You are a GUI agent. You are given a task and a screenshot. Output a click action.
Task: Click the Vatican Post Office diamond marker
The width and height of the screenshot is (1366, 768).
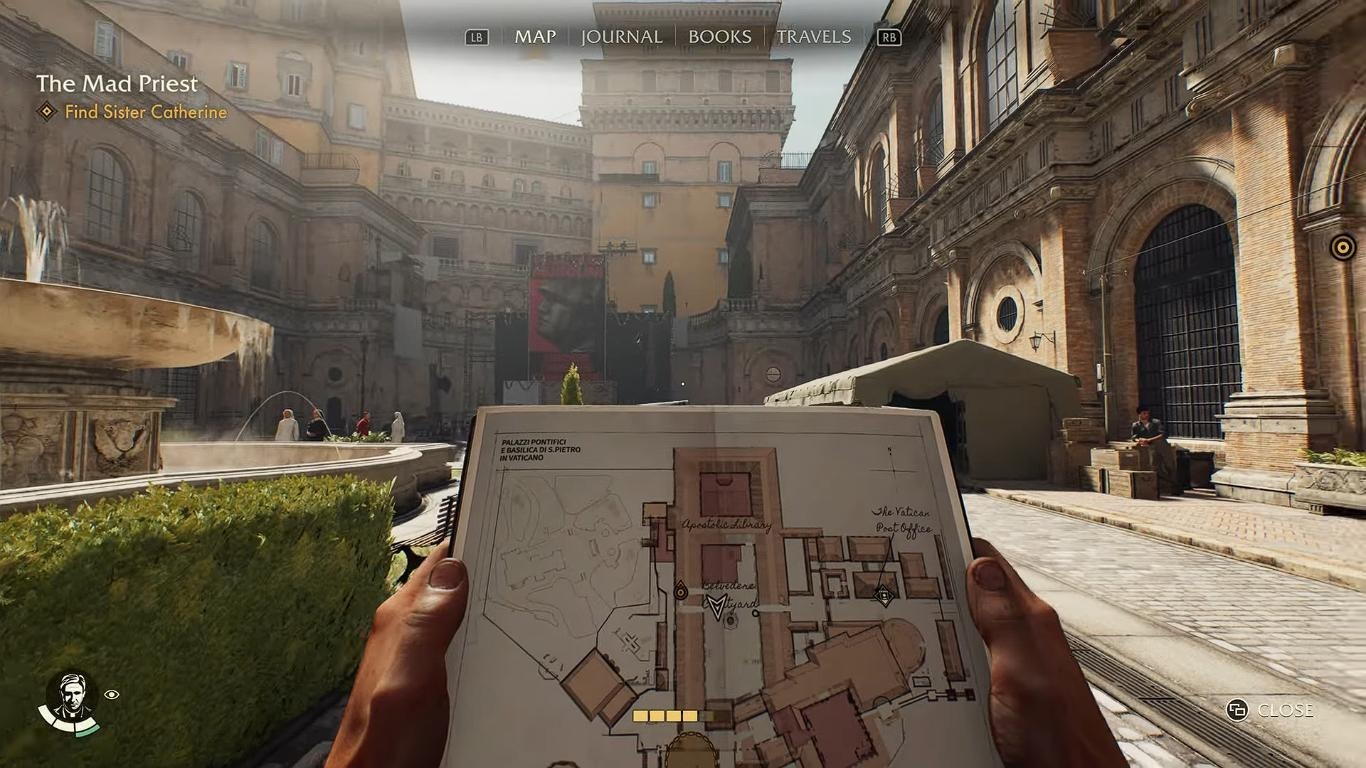point(884,596)
